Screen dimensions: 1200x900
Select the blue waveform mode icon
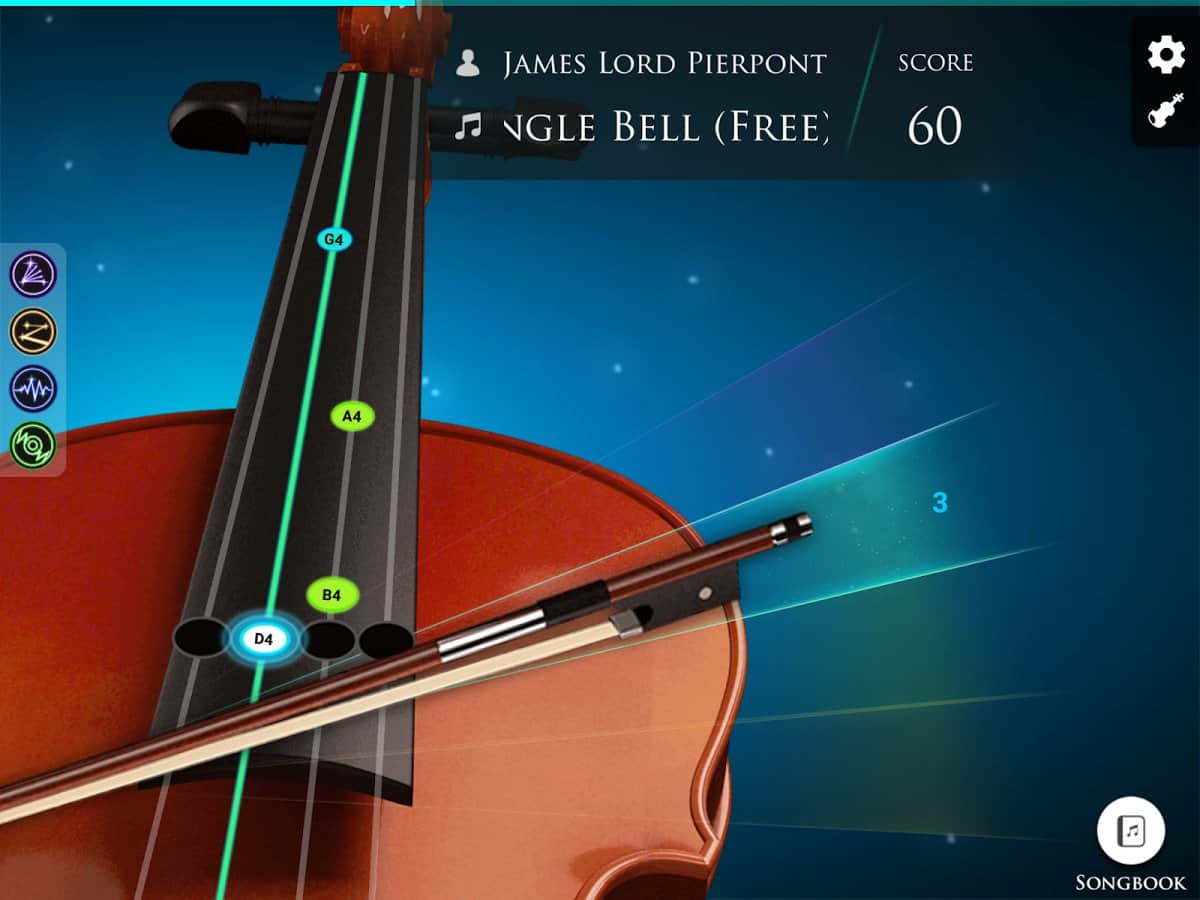pyautogui.click(x=33, y=389)
